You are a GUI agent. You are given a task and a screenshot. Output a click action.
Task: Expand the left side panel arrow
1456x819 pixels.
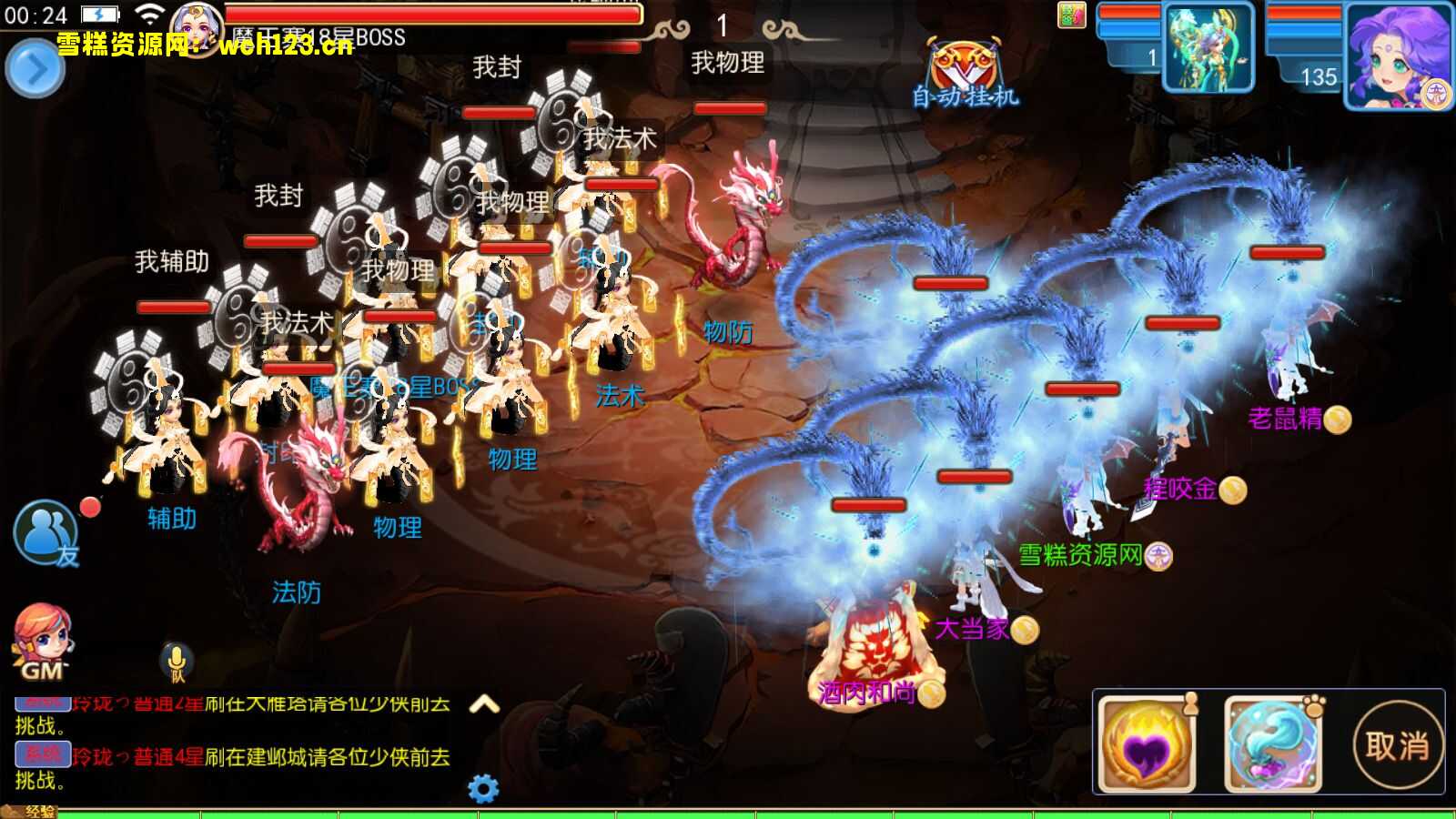(35, 68)
